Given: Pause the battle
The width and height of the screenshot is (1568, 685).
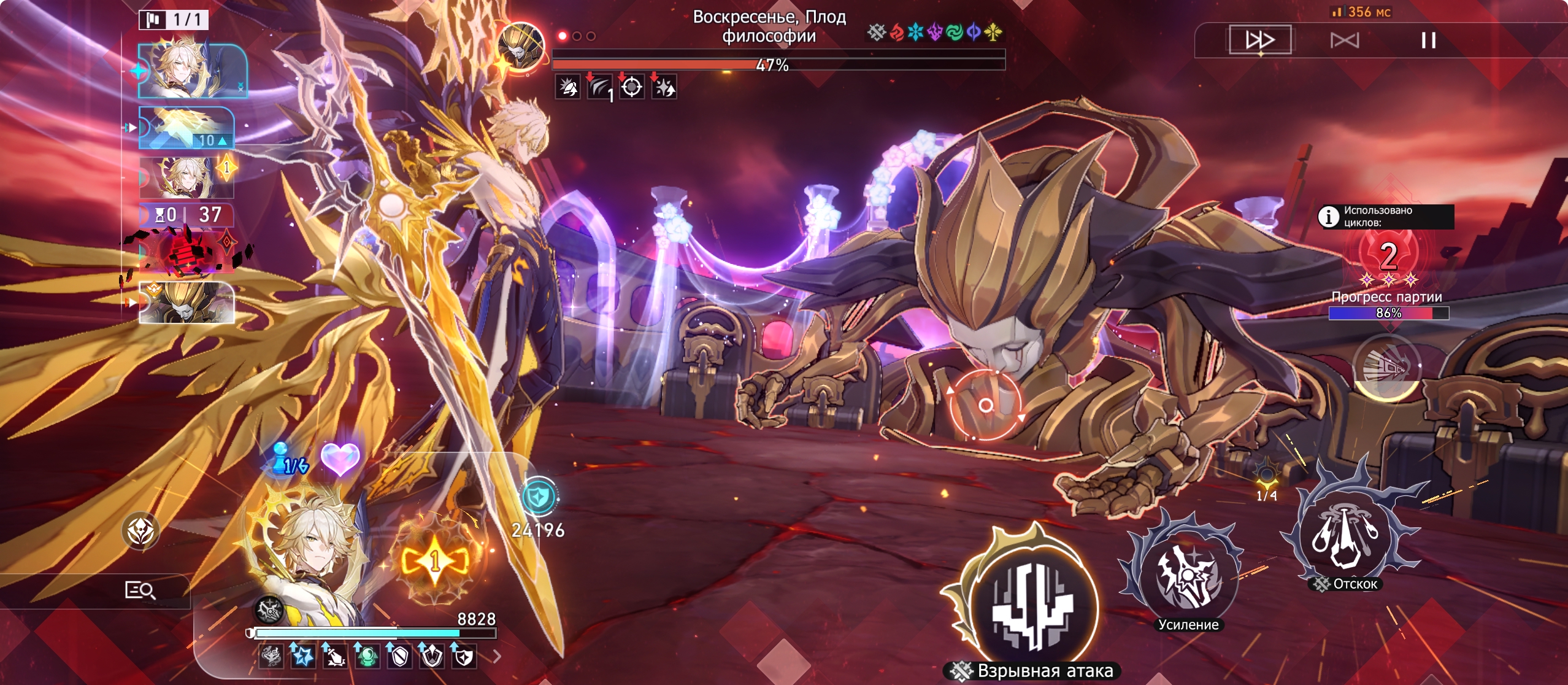Looking at the screenshot, I should [x=1428, y=41].
